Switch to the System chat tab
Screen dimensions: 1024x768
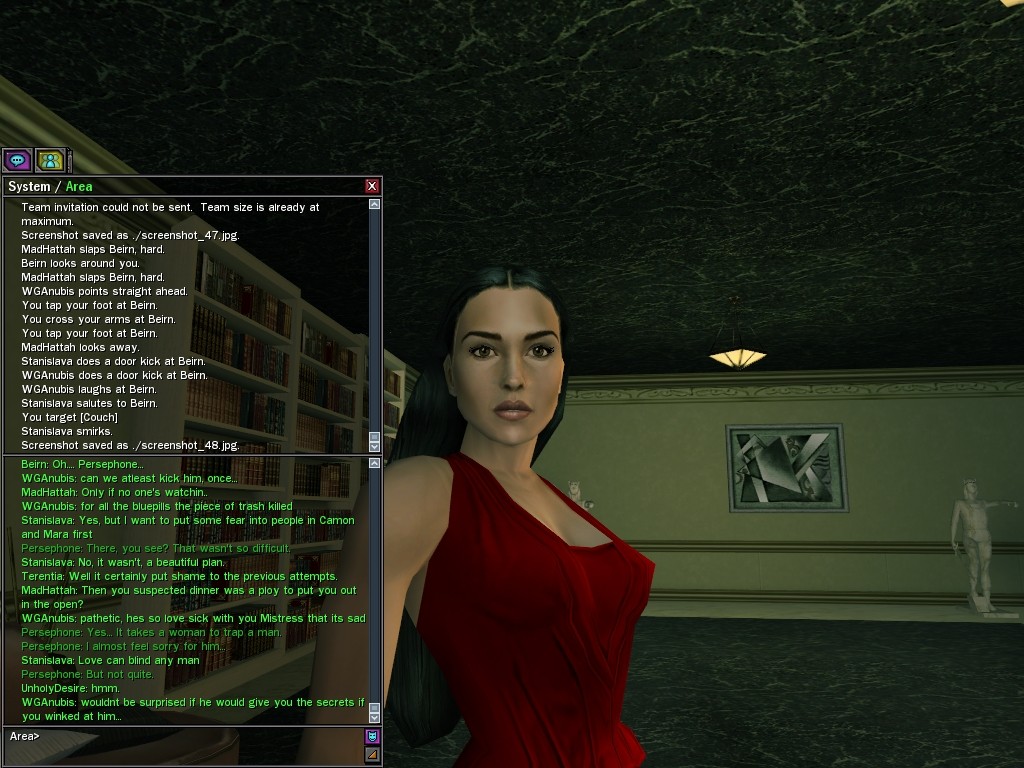pyautogui.click(x=28, y=187)
